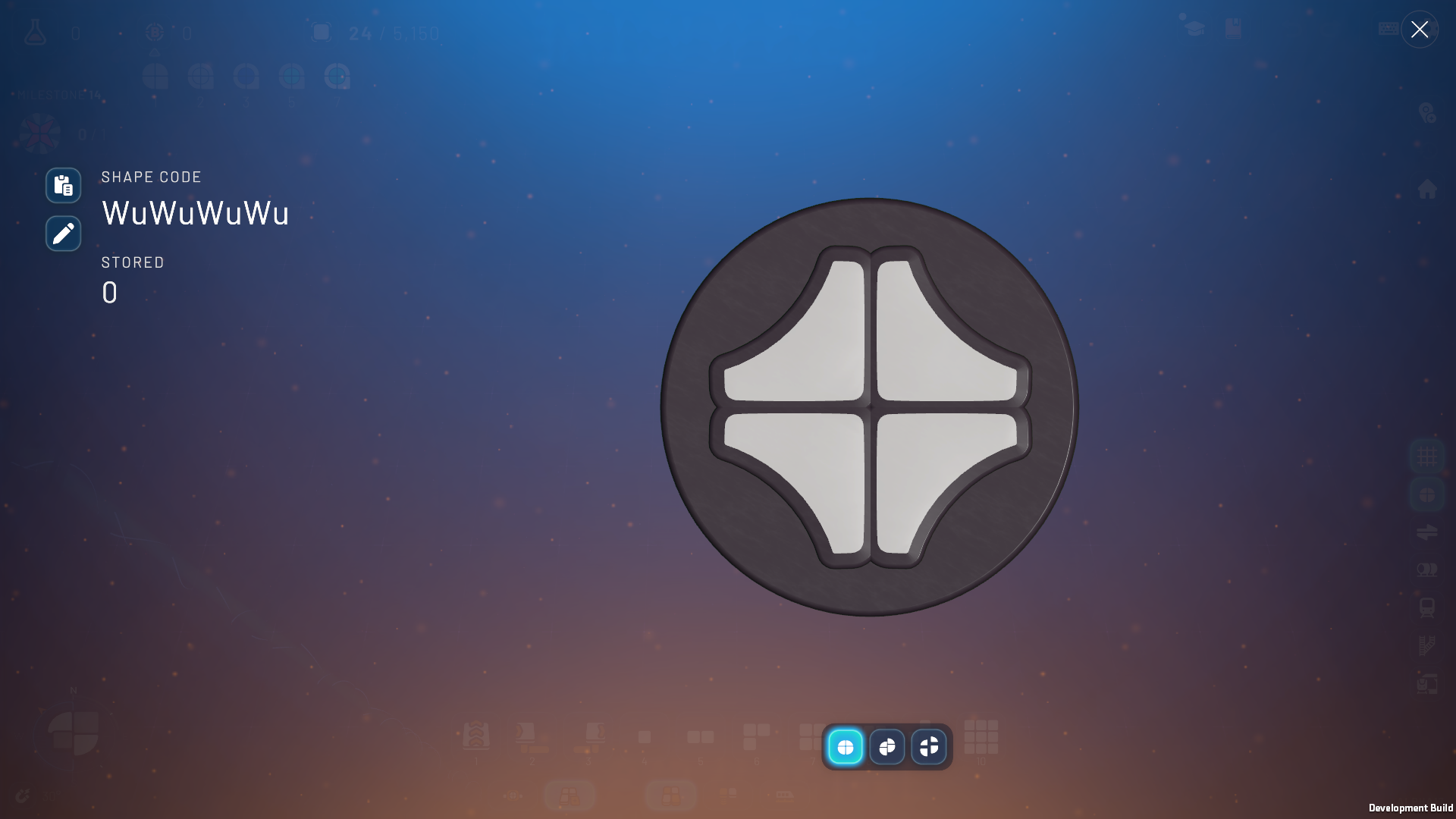The image size is (1456, 819).
Task: Select building group 1 in the bottom toolbar
Action: click(x=476, y=737)
